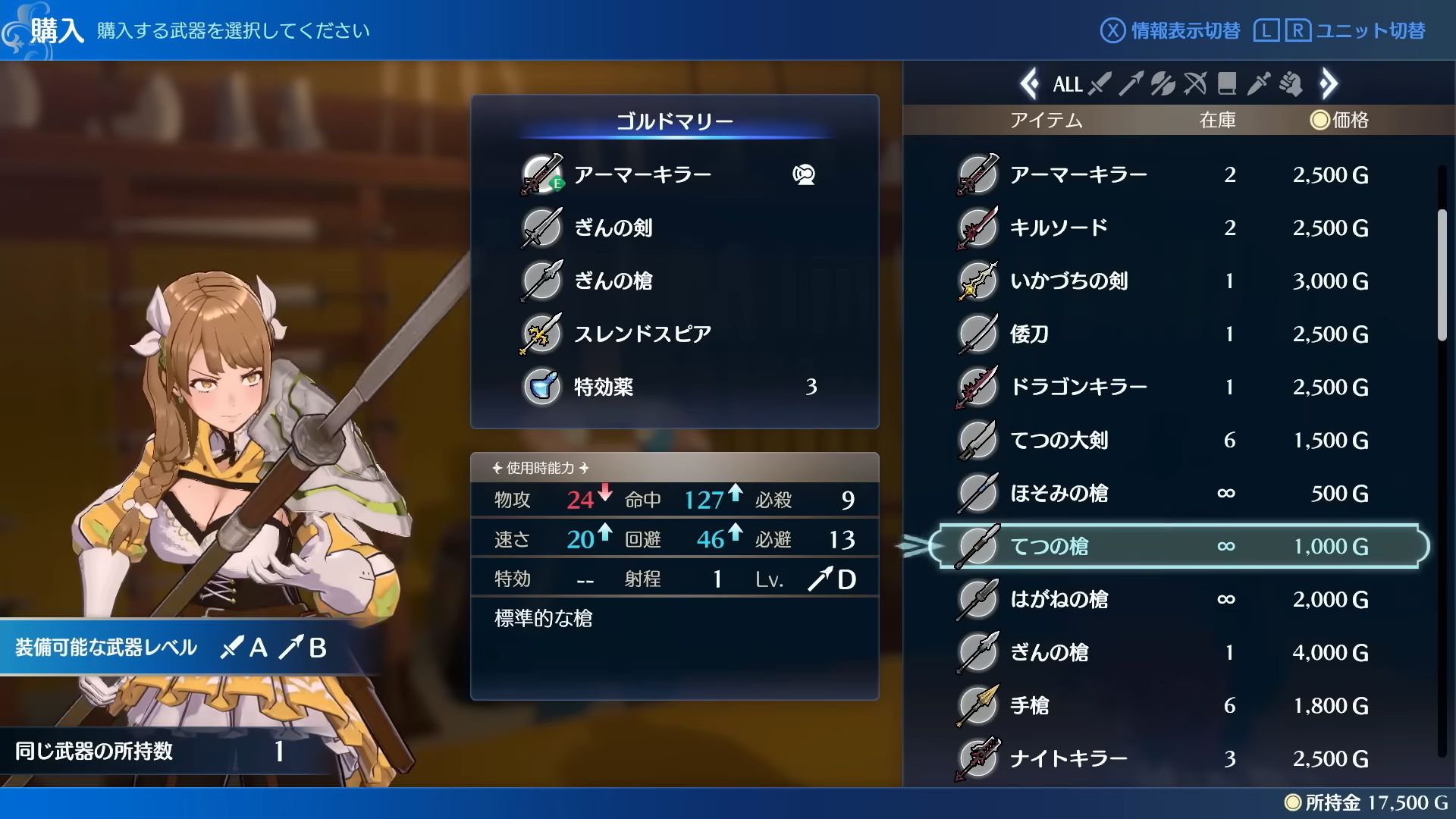Show the bow weapon category
This screenshot has height=819, width=1456.
click(x=1195, y=84)
